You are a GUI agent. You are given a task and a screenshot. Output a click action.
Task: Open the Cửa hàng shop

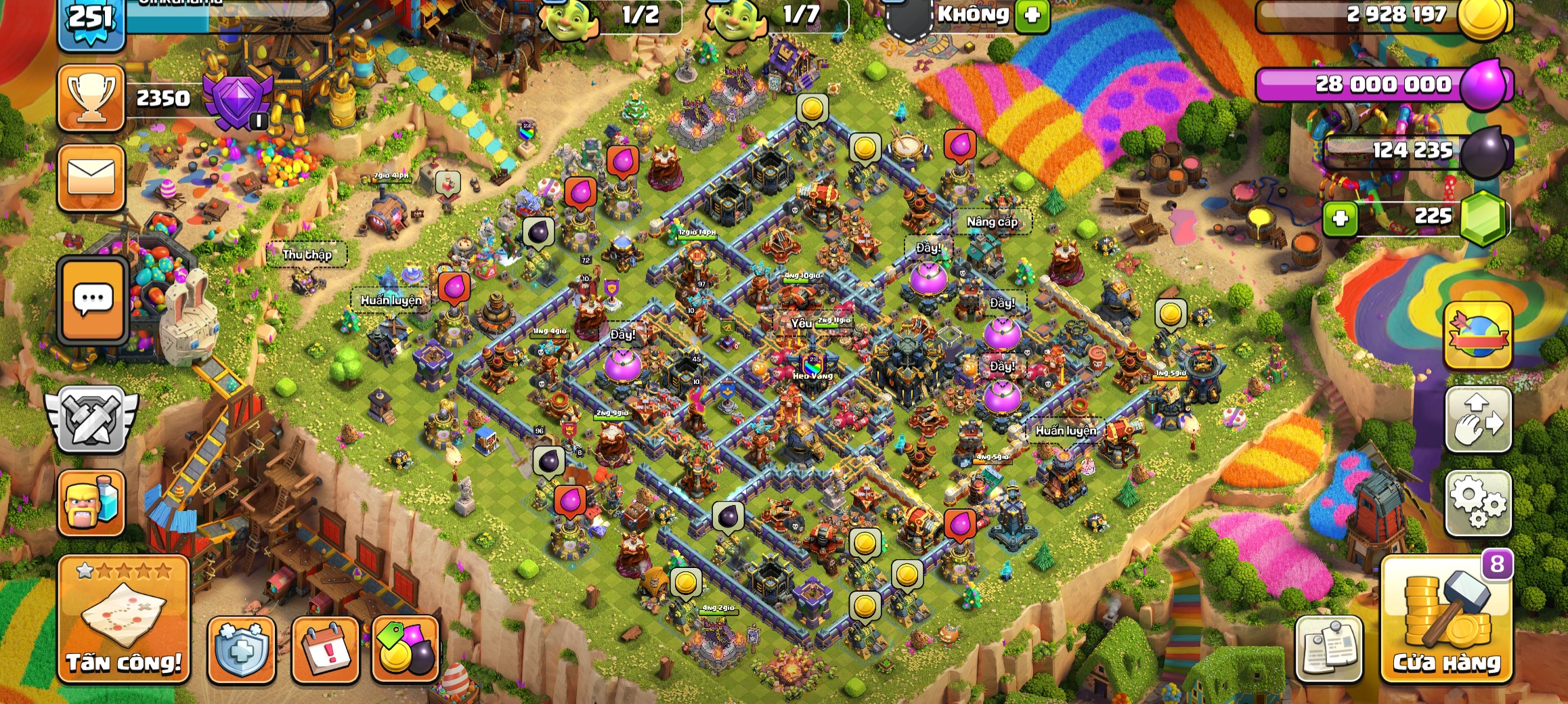(x=1446, y=619)
